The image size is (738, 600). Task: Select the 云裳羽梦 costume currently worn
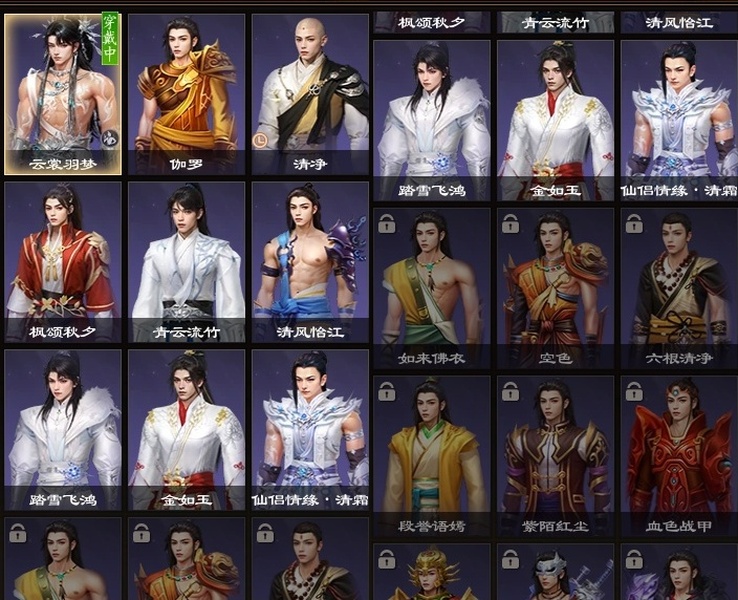[x=63, y=92]
